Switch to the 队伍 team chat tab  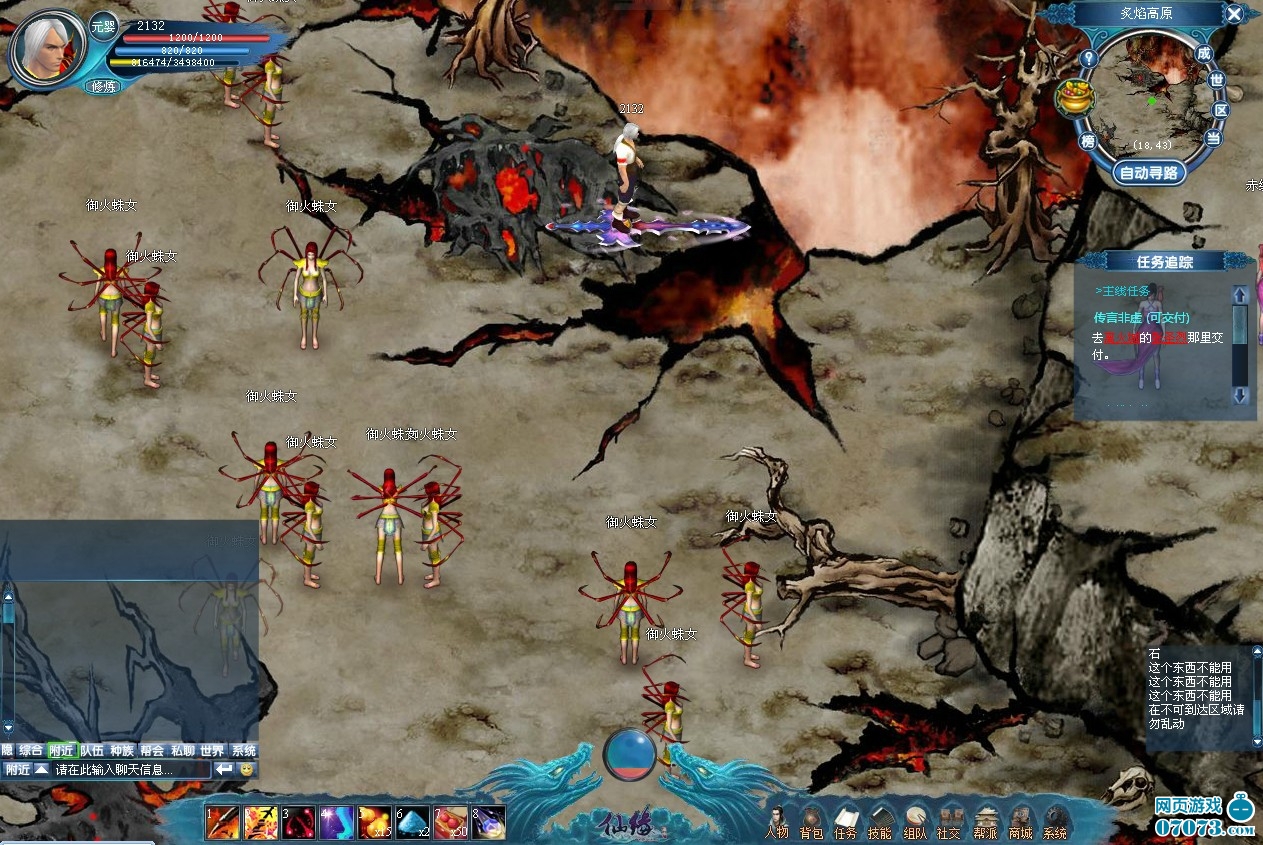pos(92,750)
